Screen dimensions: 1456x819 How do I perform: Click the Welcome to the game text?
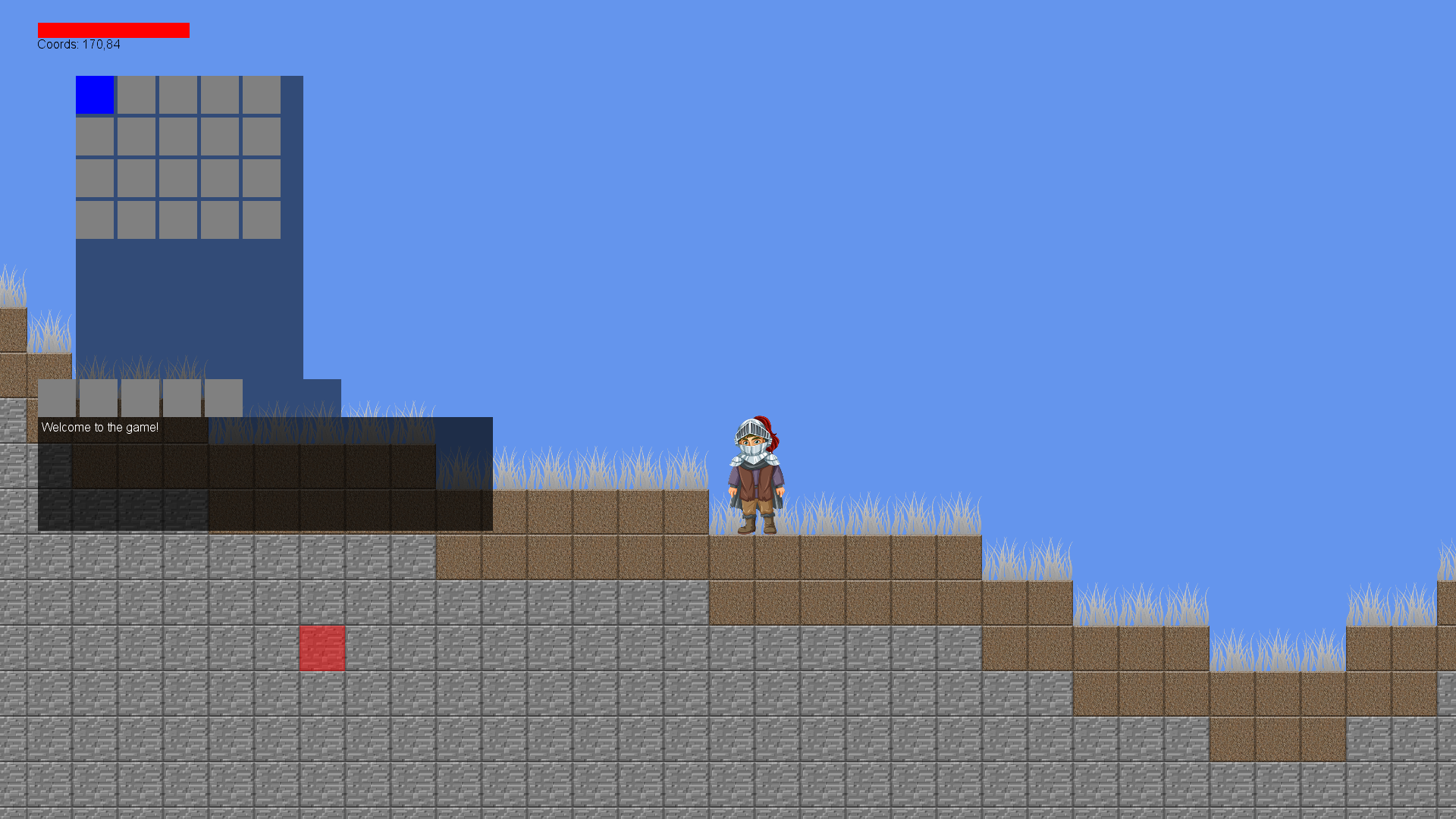click(x=99, y=427)
